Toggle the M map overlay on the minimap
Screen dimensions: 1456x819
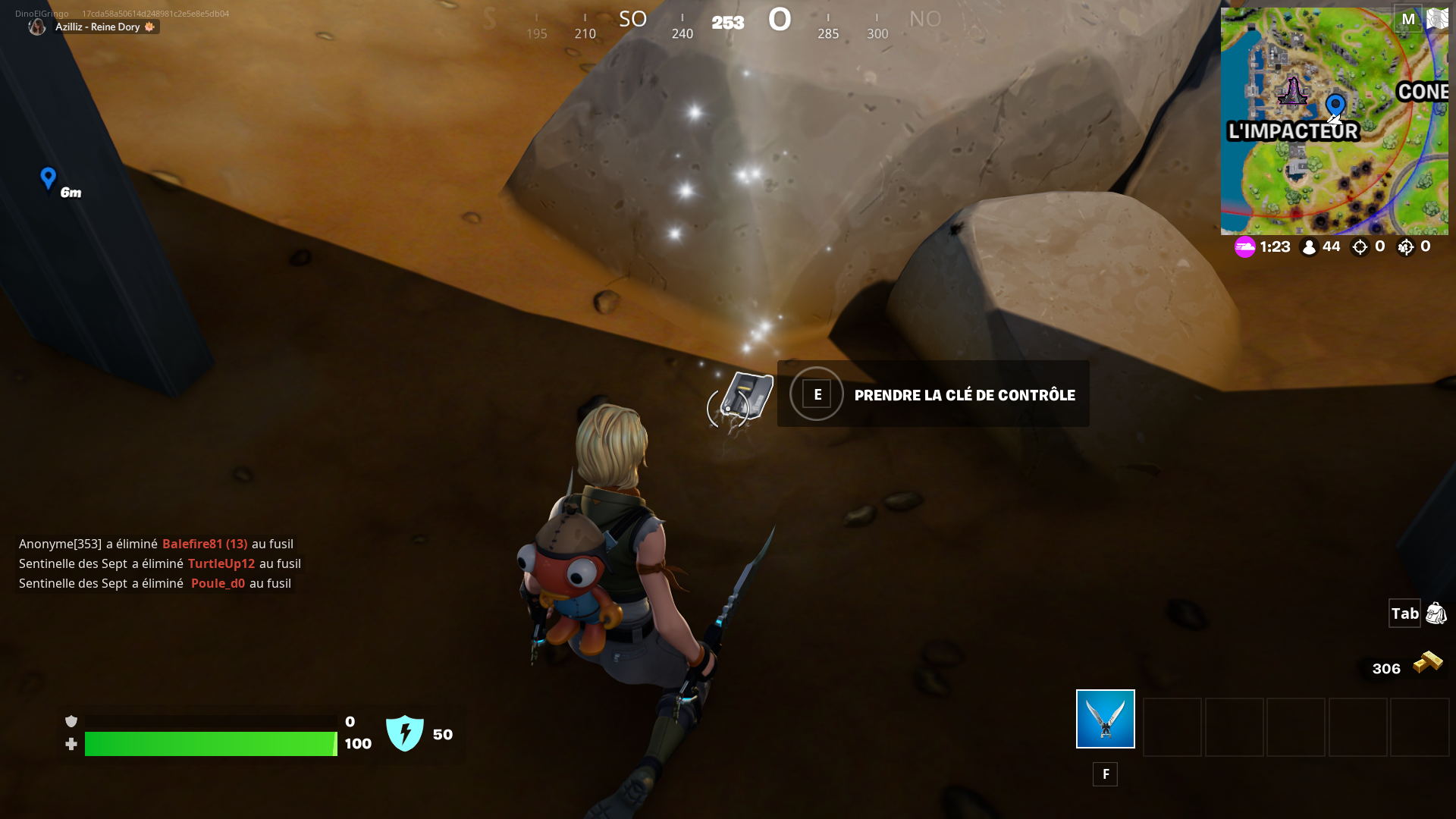pos(1408,19)
